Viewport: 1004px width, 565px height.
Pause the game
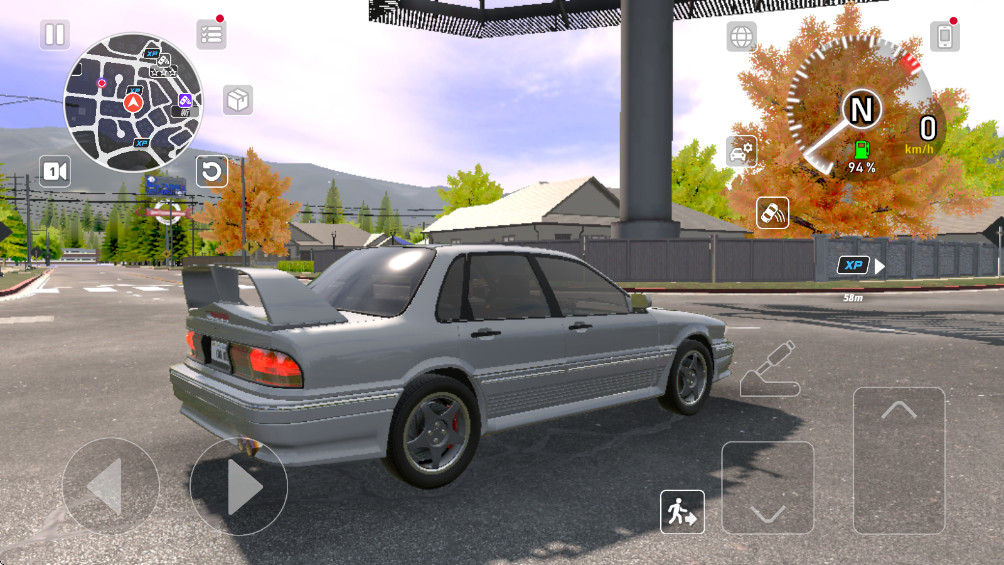coord(55,35)
